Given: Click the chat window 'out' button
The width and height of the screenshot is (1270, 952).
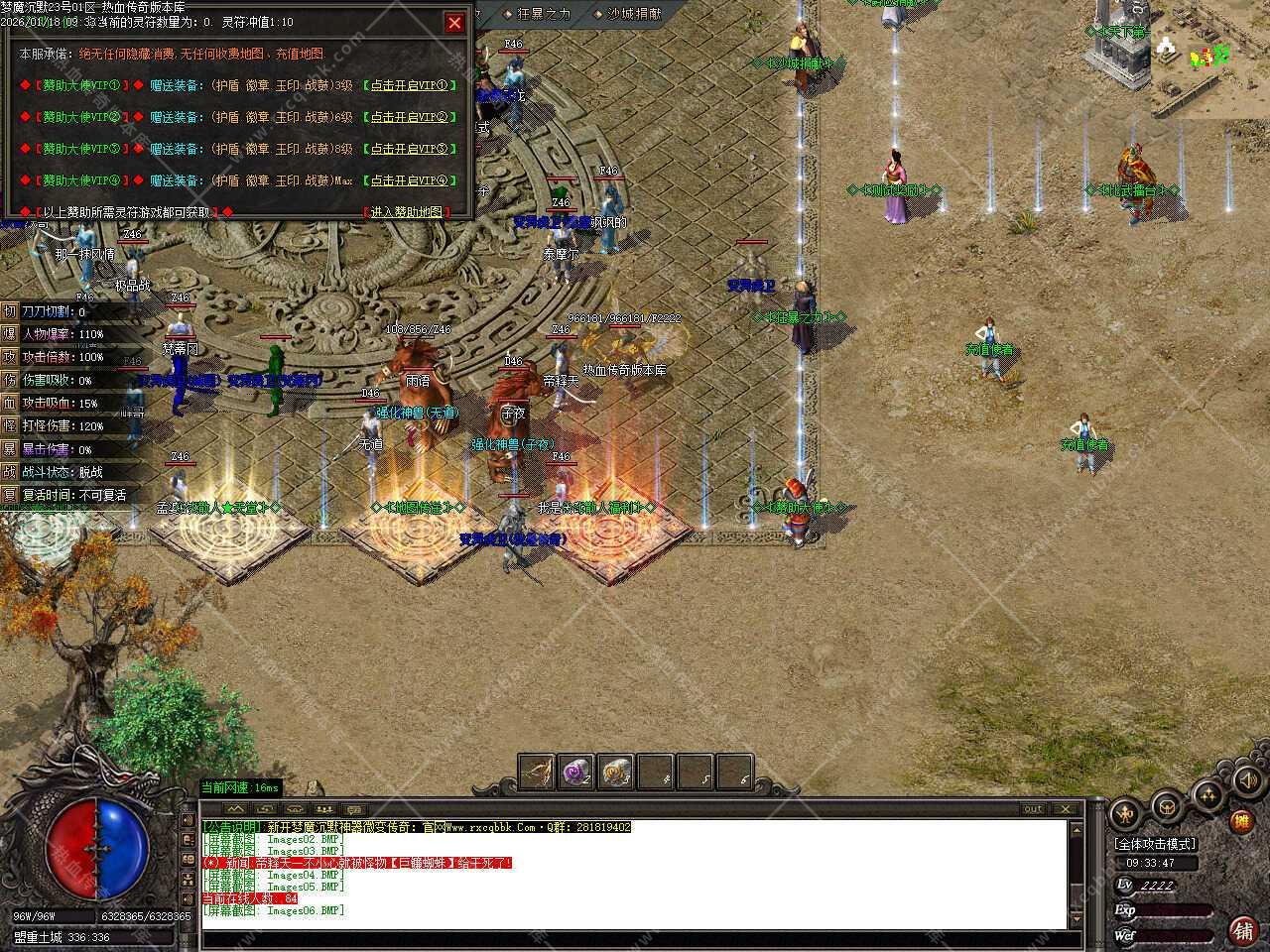Looking at the screenshot, I should click(x=1033, y=809).
